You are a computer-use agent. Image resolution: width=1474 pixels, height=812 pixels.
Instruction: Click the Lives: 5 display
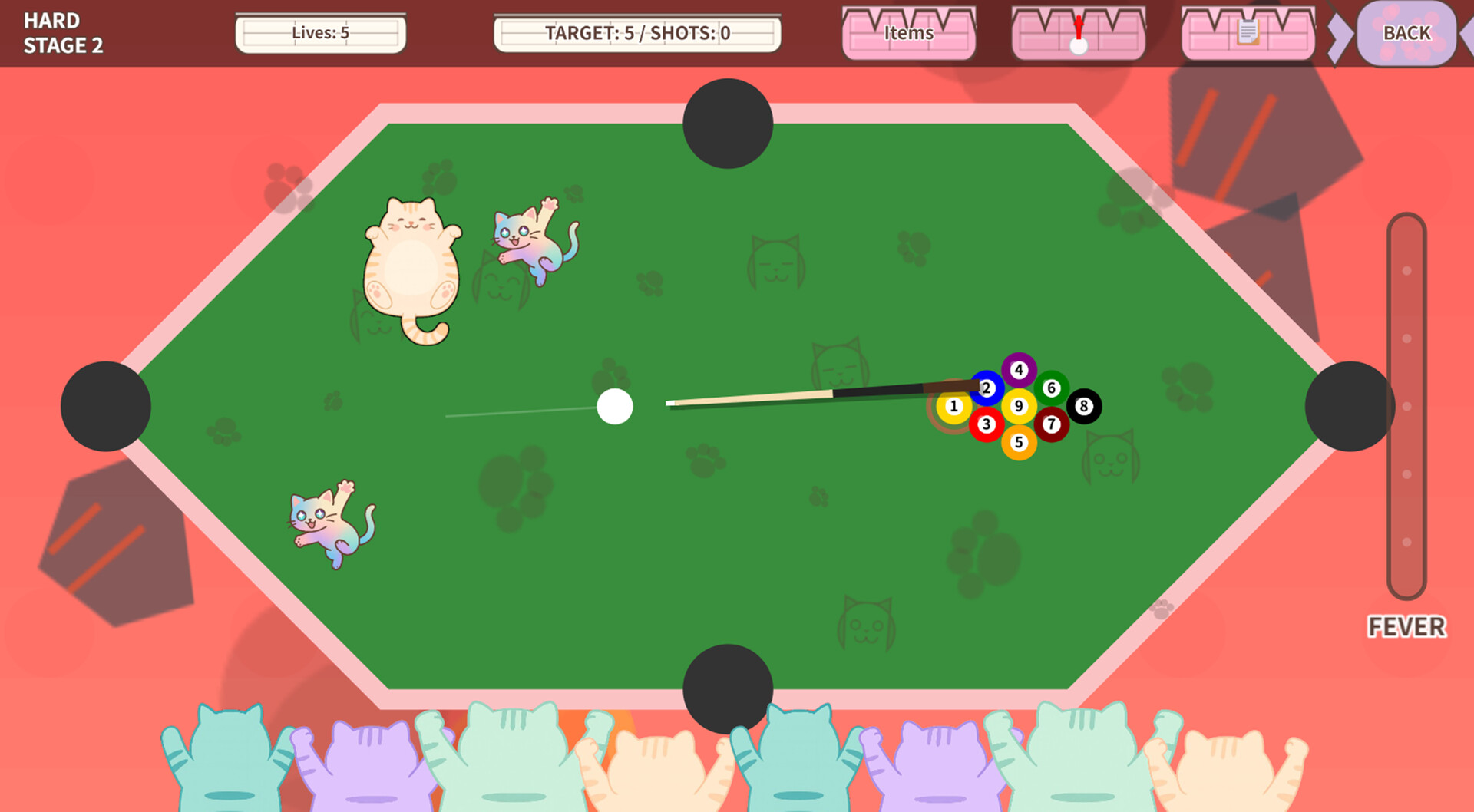click(321, 33)
